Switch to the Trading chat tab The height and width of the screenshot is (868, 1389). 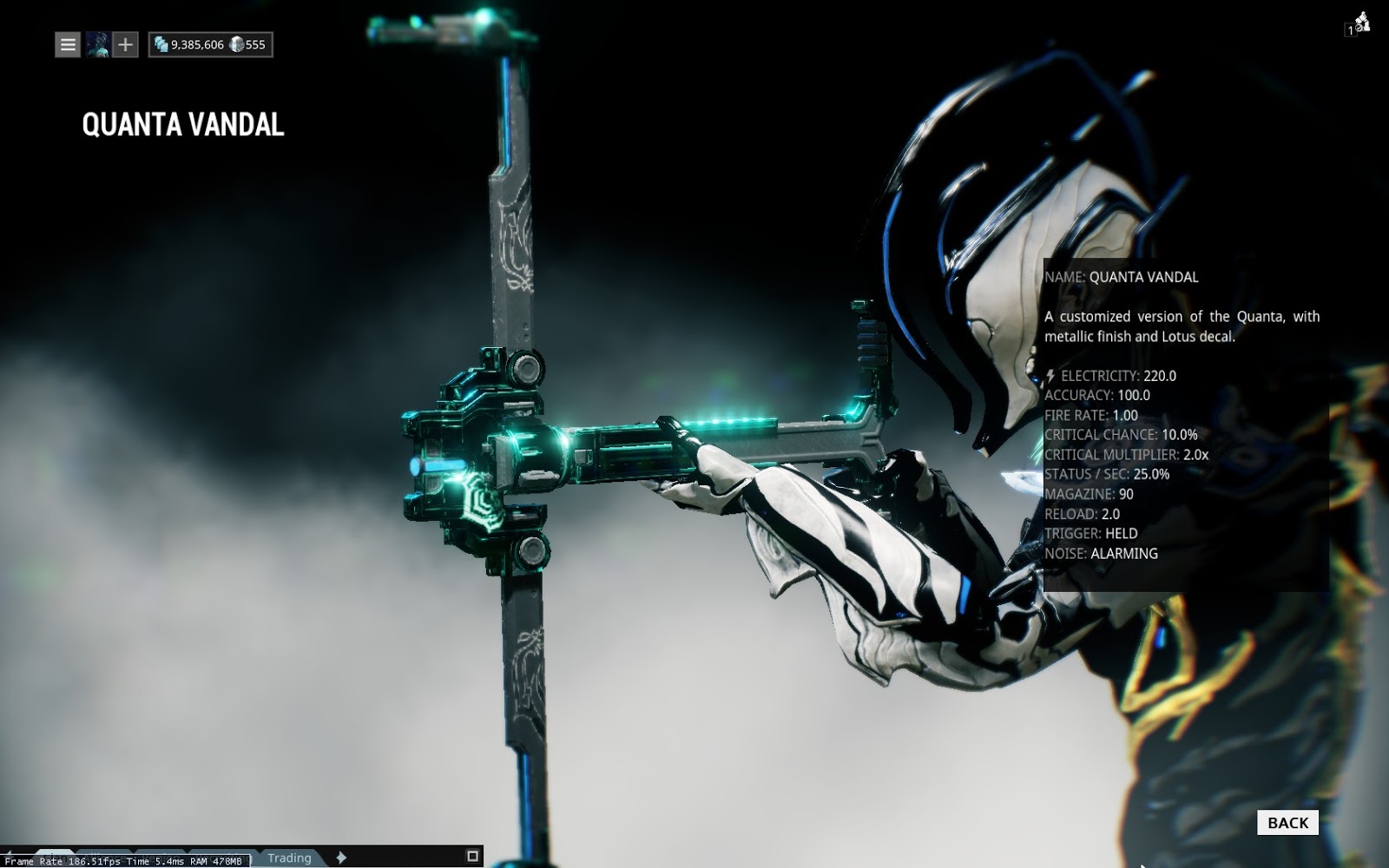[291, 858]
